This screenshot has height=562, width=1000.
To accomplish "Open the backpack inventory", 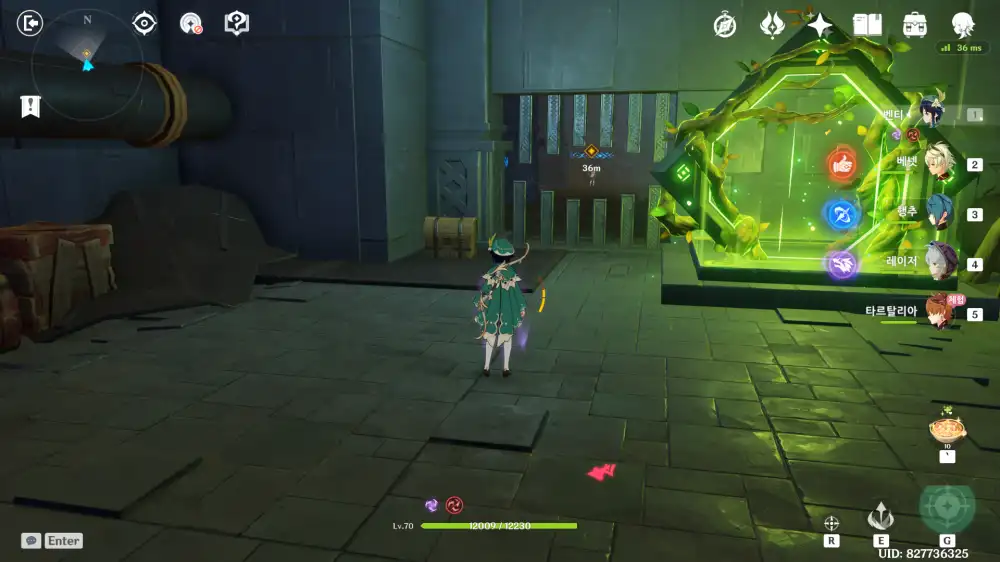I will tap(914, 25).
